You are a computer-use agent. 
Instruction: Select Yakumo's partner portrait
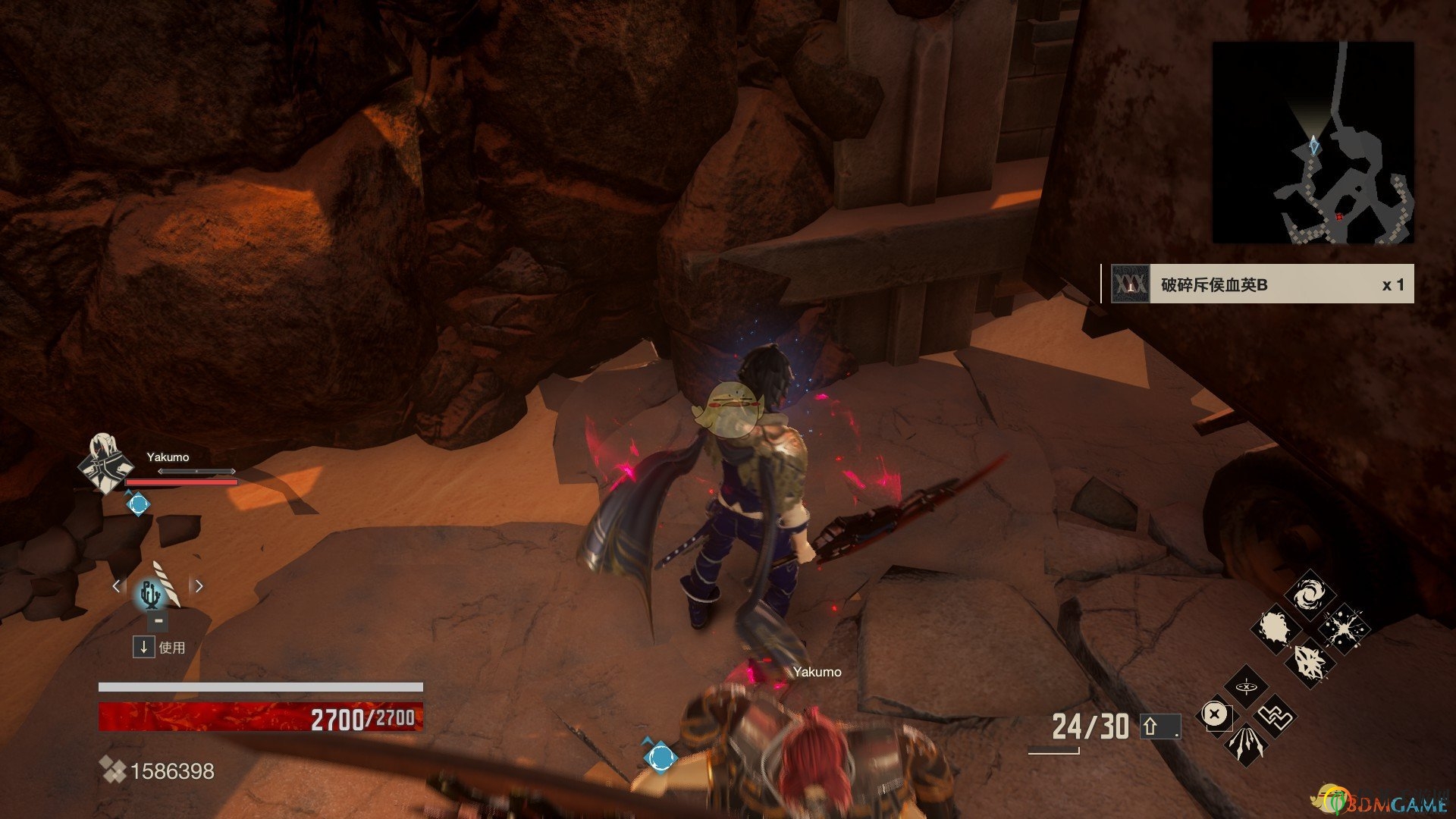click(105, 463)
